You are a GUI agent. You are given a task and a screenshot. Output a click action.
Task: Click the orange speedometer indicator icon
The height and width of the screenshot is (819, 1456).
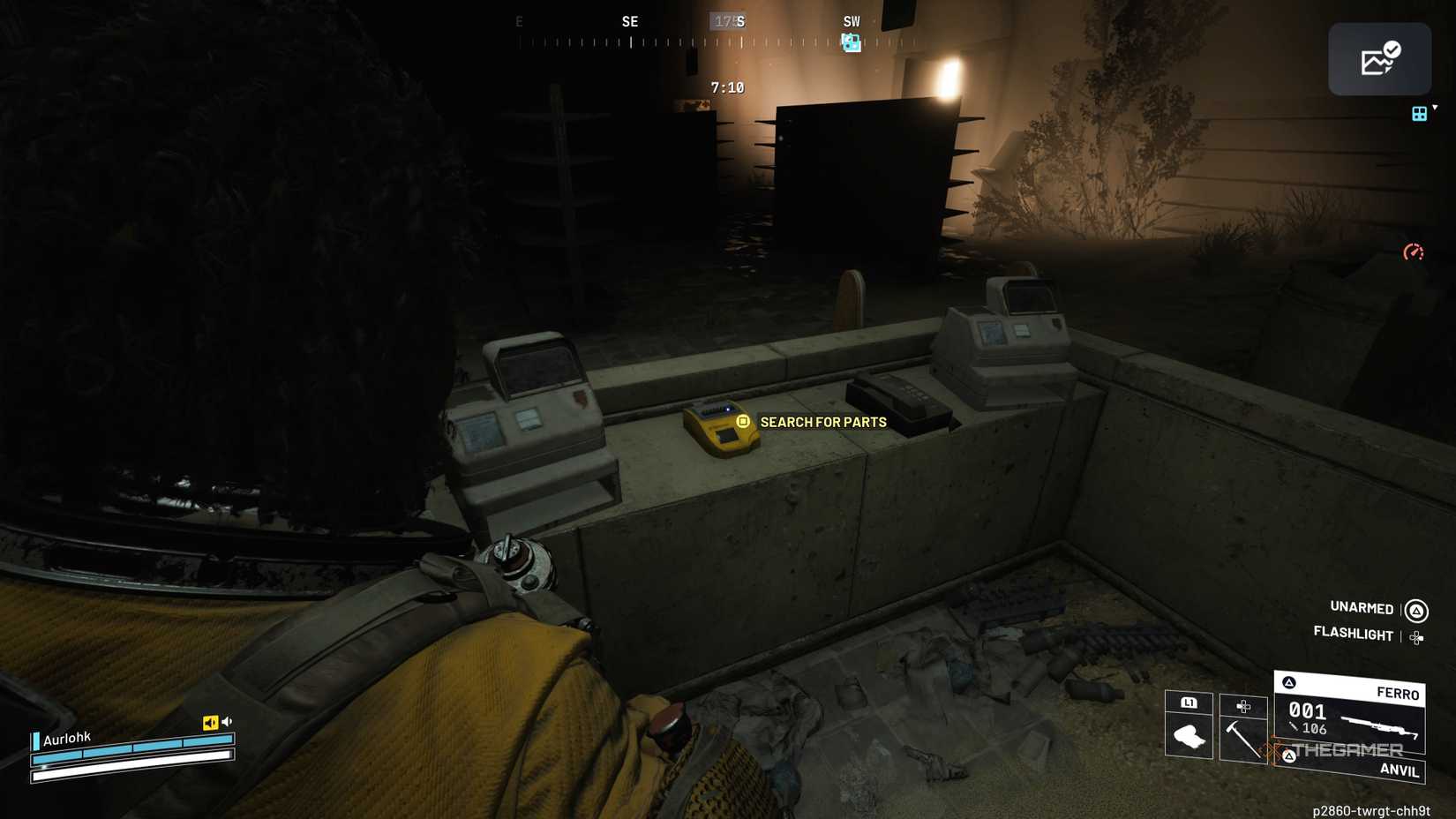(1413, 252)
